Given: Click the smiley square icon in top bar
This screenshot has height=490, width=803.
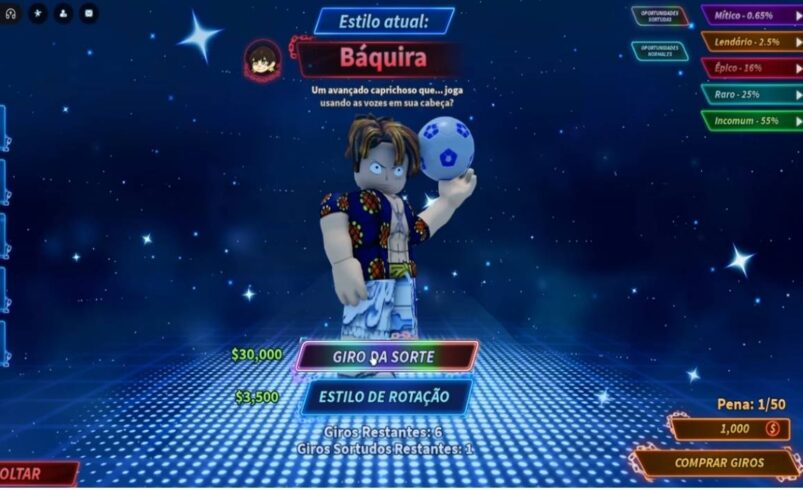Looking at the screenshot, I should coord(89,14).
